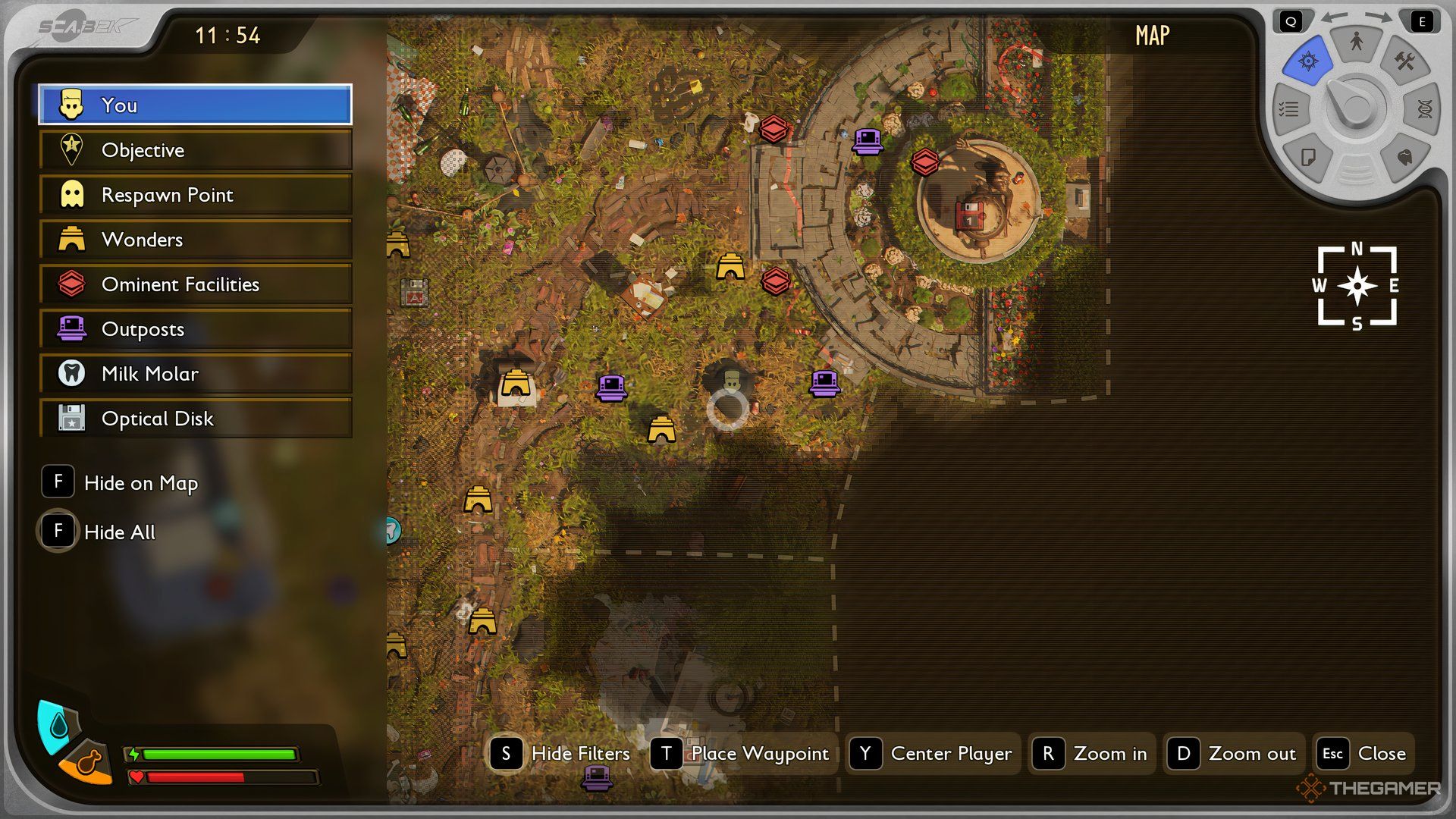Select the Respawn Point filter
The height and width of the screenshot is (819, 1456).
pyautogui.click(x=196, y=195)
